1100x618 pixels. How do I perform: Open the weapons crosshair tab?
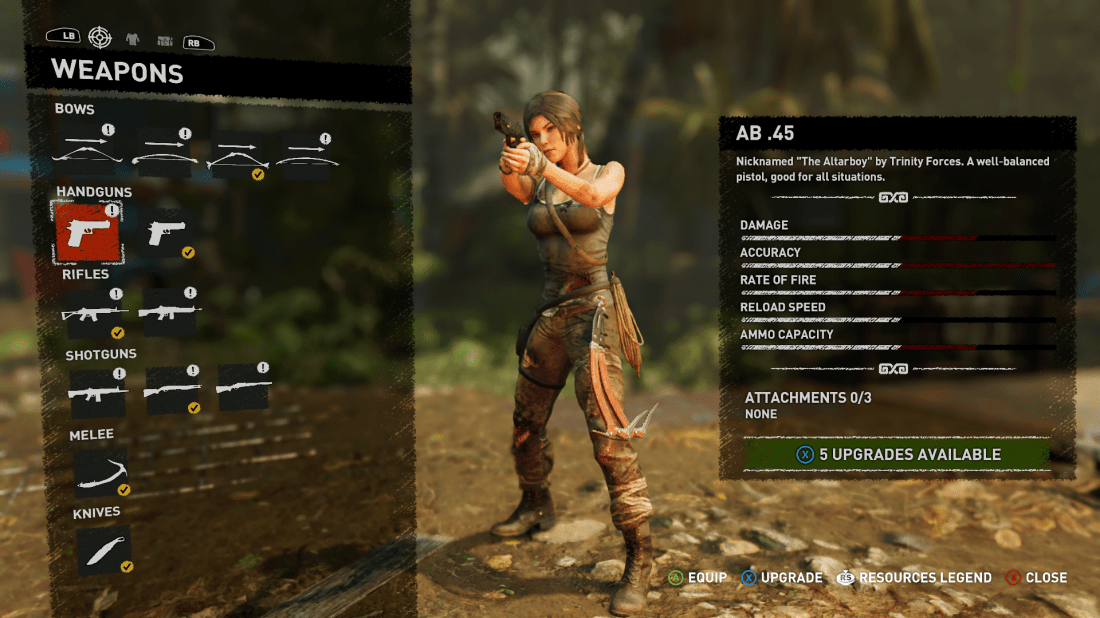point(99,38)
